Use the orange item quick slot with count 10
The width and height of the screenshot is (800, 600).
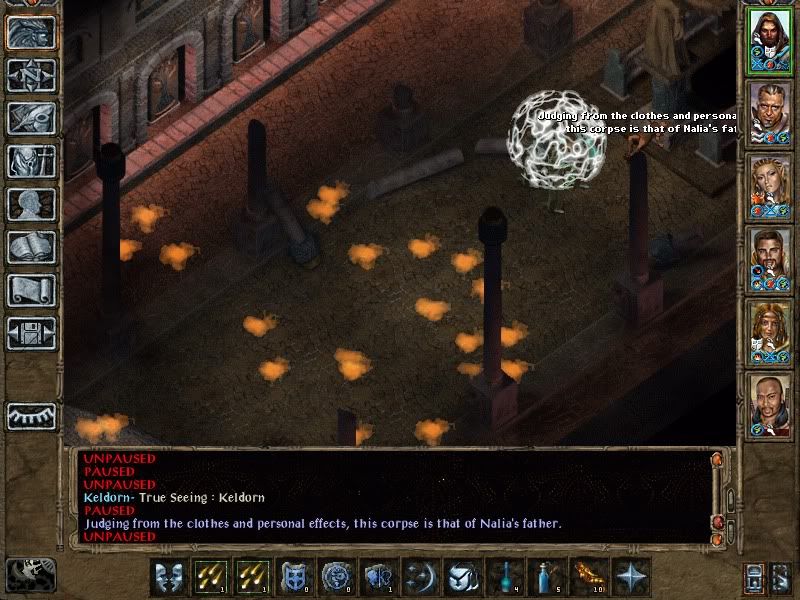(586, 577)
